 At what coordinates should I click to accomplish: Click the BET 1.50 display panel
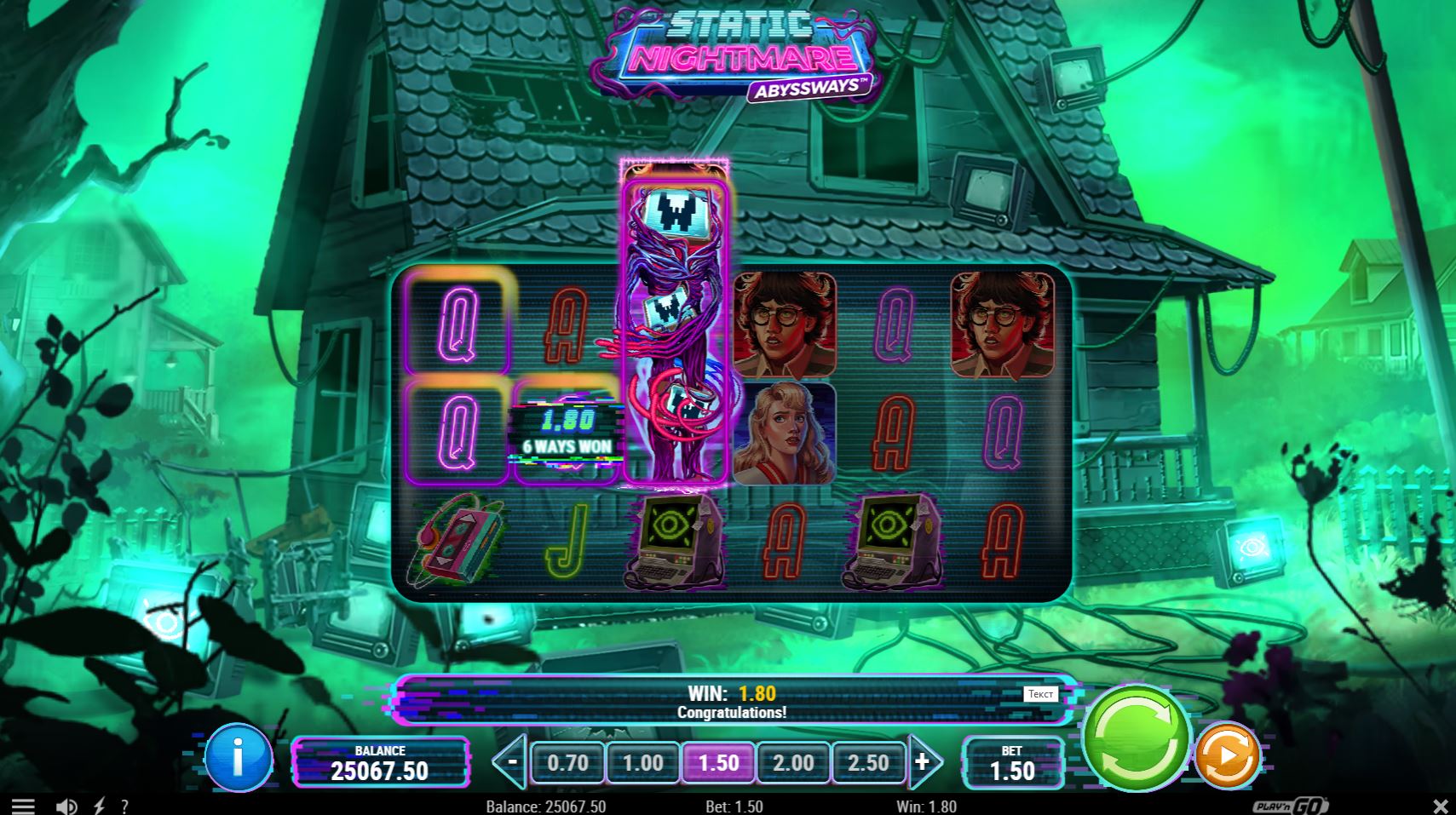coord(1013,762)
